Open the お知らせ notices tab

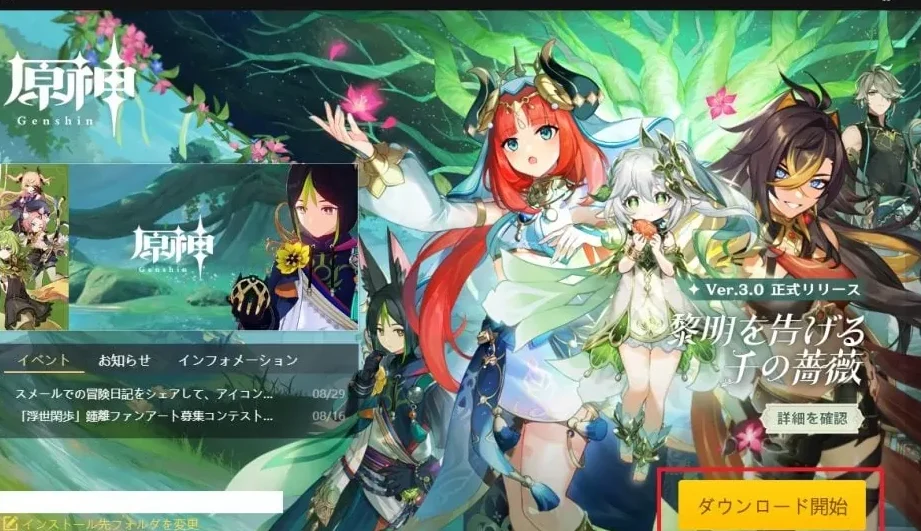tap(124, 360)
